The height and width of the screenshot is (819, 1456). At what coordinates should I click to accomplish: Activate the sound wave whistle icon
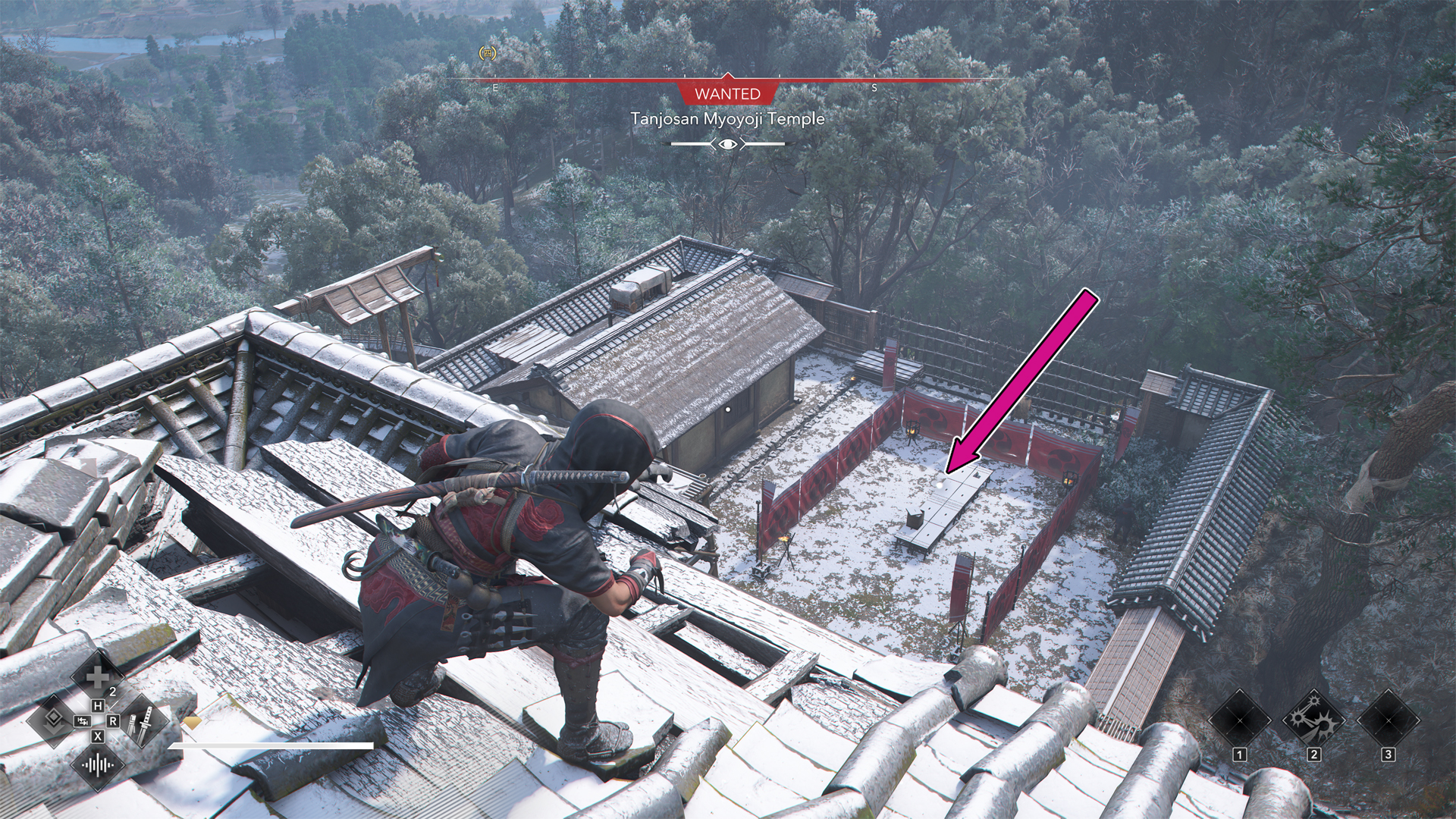click(x=98, y=763)
